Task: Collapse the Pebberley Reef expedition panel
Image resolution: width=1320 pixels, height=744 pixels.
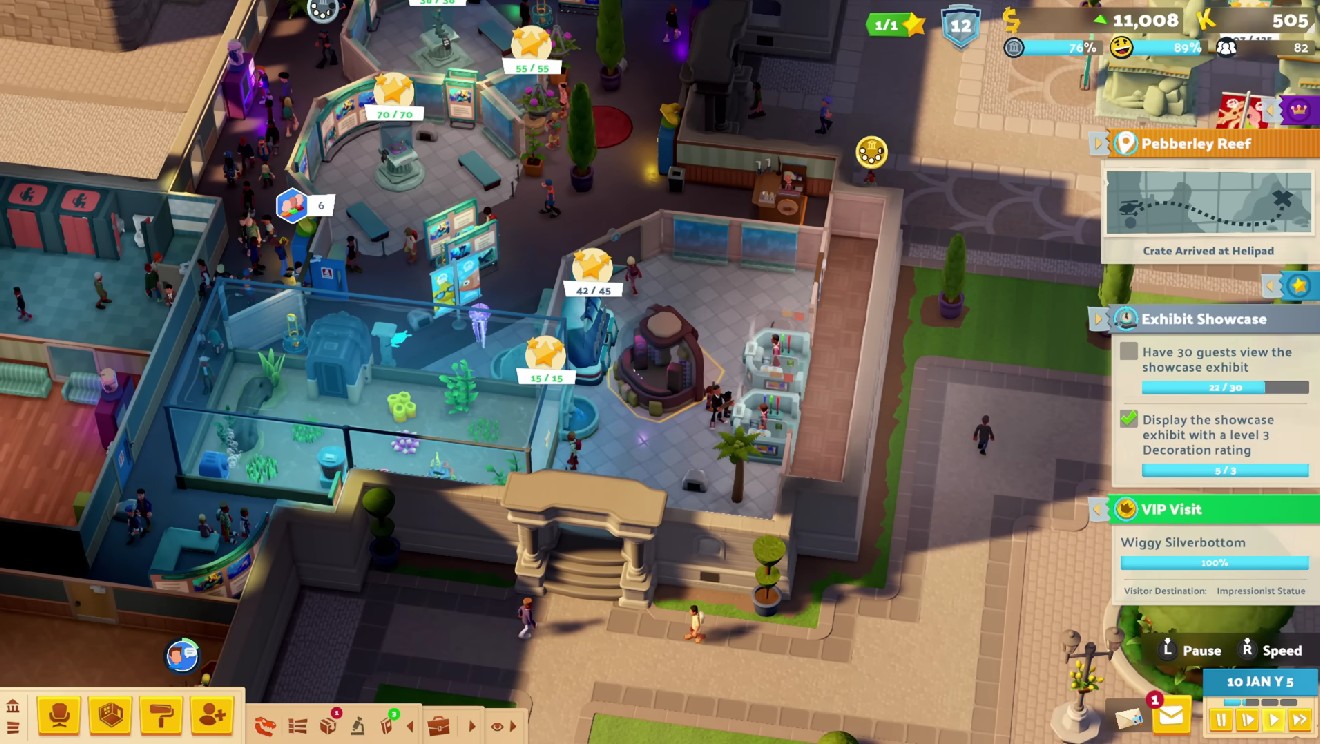Action: pos(1099,143)
